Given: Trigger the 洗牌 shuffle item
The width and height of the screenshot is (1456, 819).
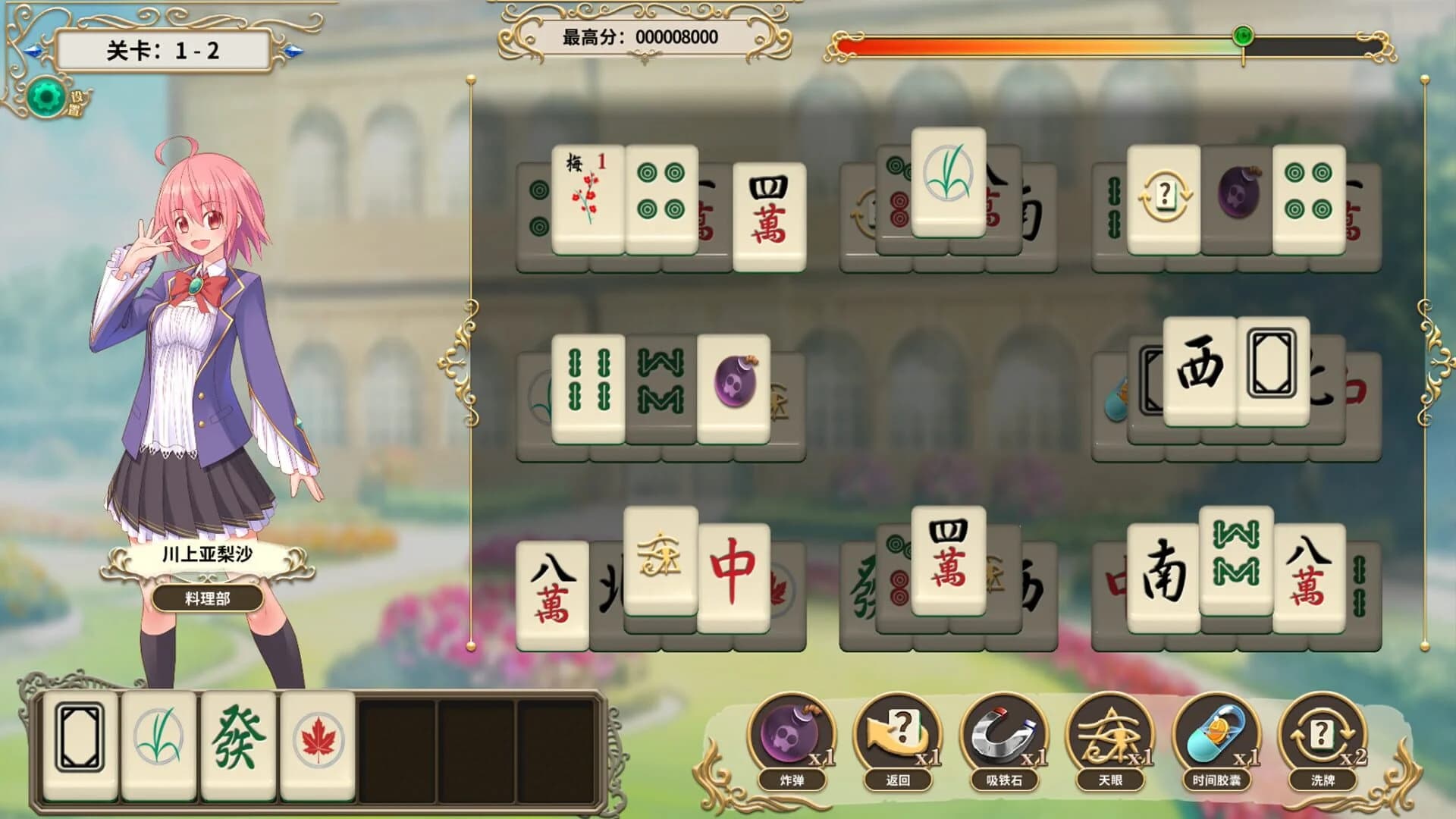Looking at the screenshot, I should [1324, 736].
